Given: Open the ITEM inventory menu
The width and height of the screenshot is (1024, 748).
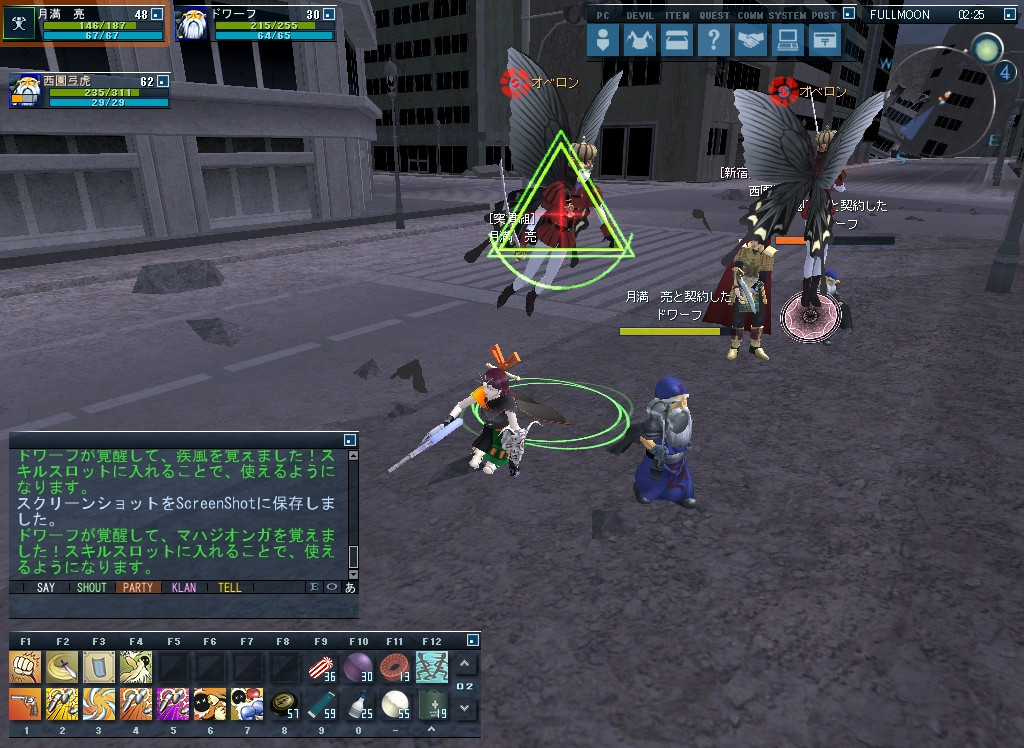Looking at the screenshot, I should pyautogui.click(x=677, y=41).
